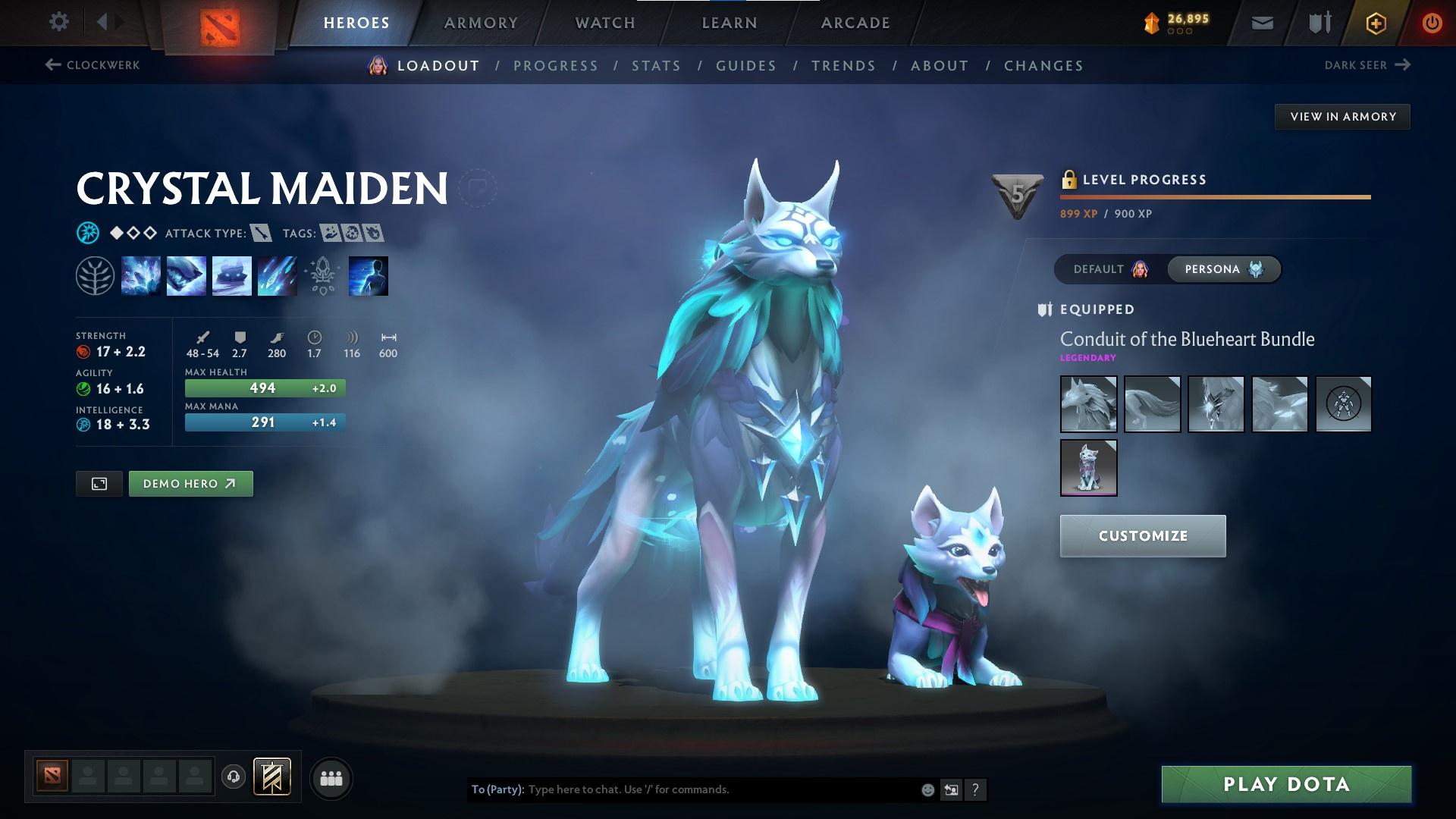
Task: Start matchmaking with Play Dota
Action: (1286, 784)
